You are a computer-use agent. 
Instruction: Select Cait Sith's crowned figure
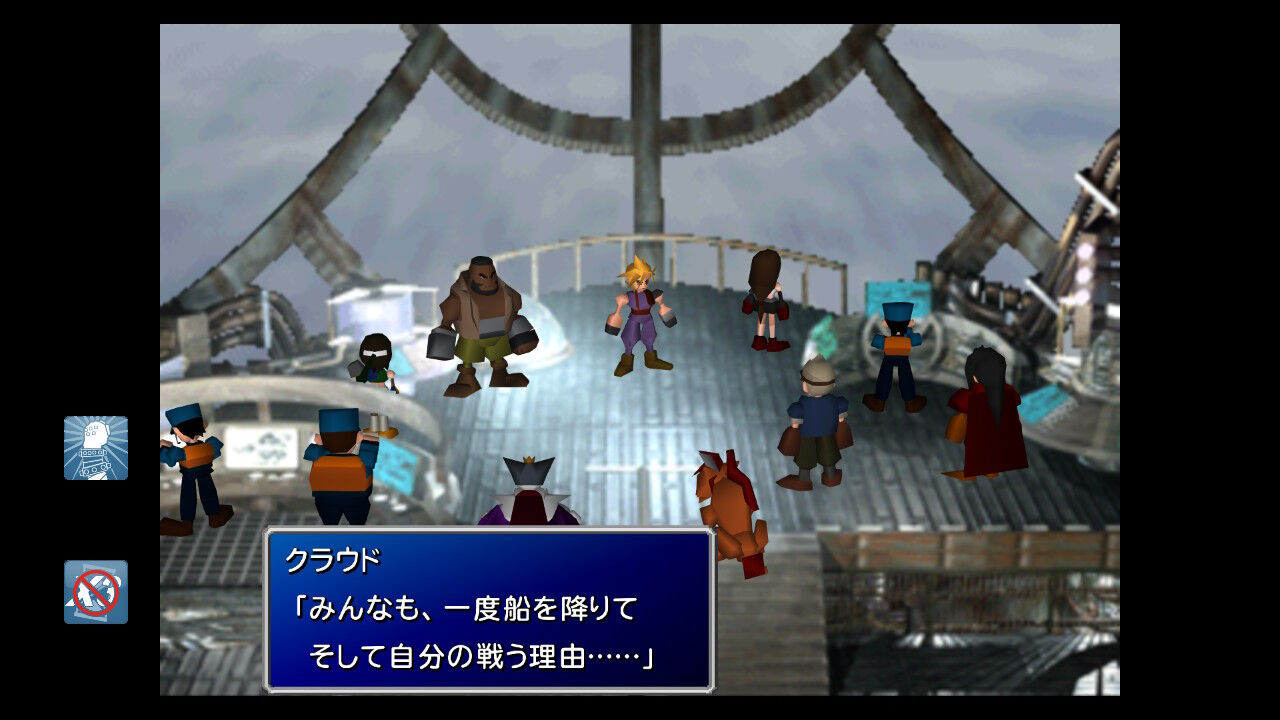[x=527, y=490]
